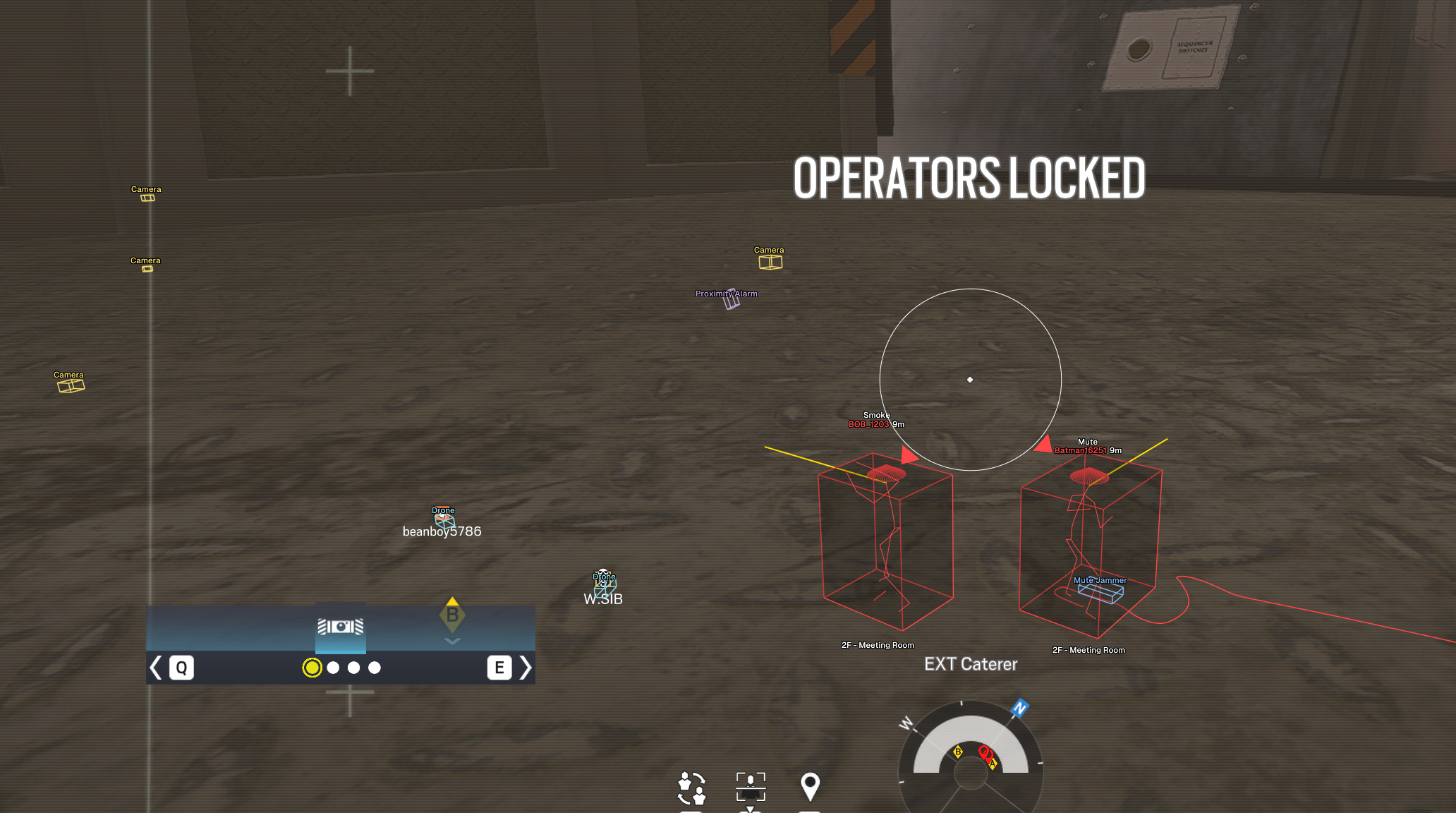Toggle the yellow active device dot
The height and width of the screenshot is (813, 1456).
point(312,667)
